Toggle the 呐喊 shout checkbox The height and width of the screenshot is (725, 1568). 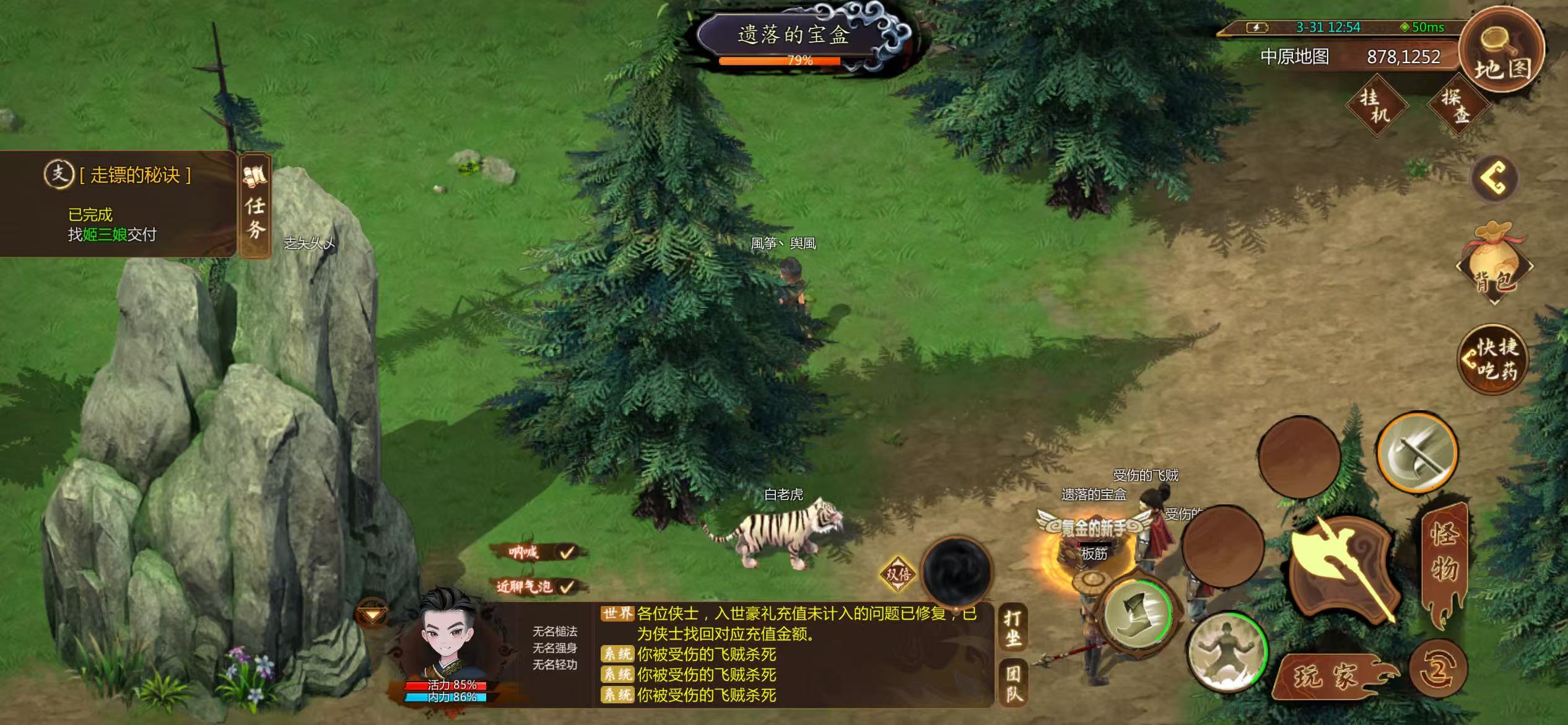(x=538, y=551)
